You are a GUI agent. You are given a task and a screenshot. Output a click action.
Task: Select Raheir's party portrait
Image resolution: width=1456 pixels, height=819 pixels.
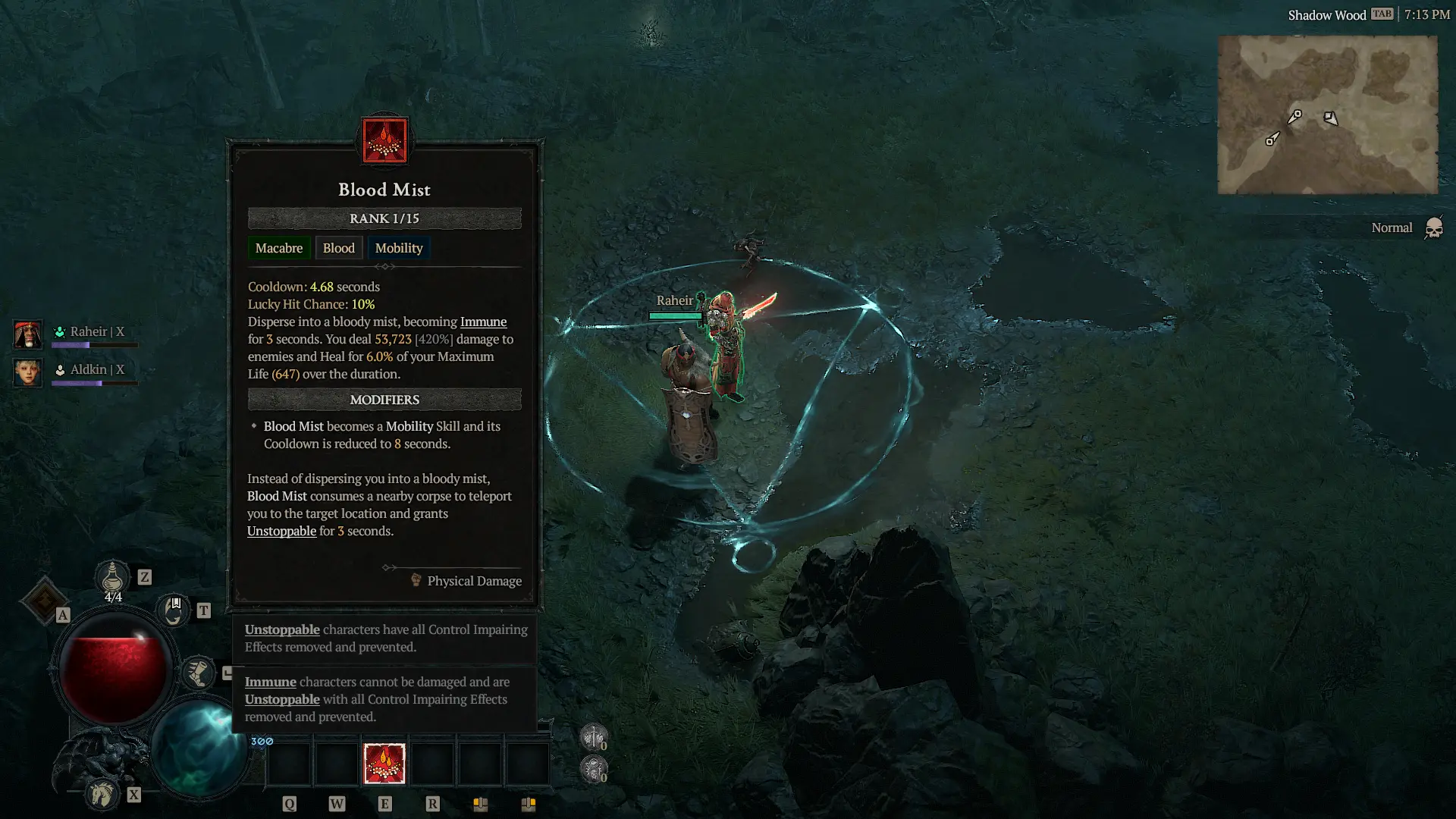coord(27,334)
